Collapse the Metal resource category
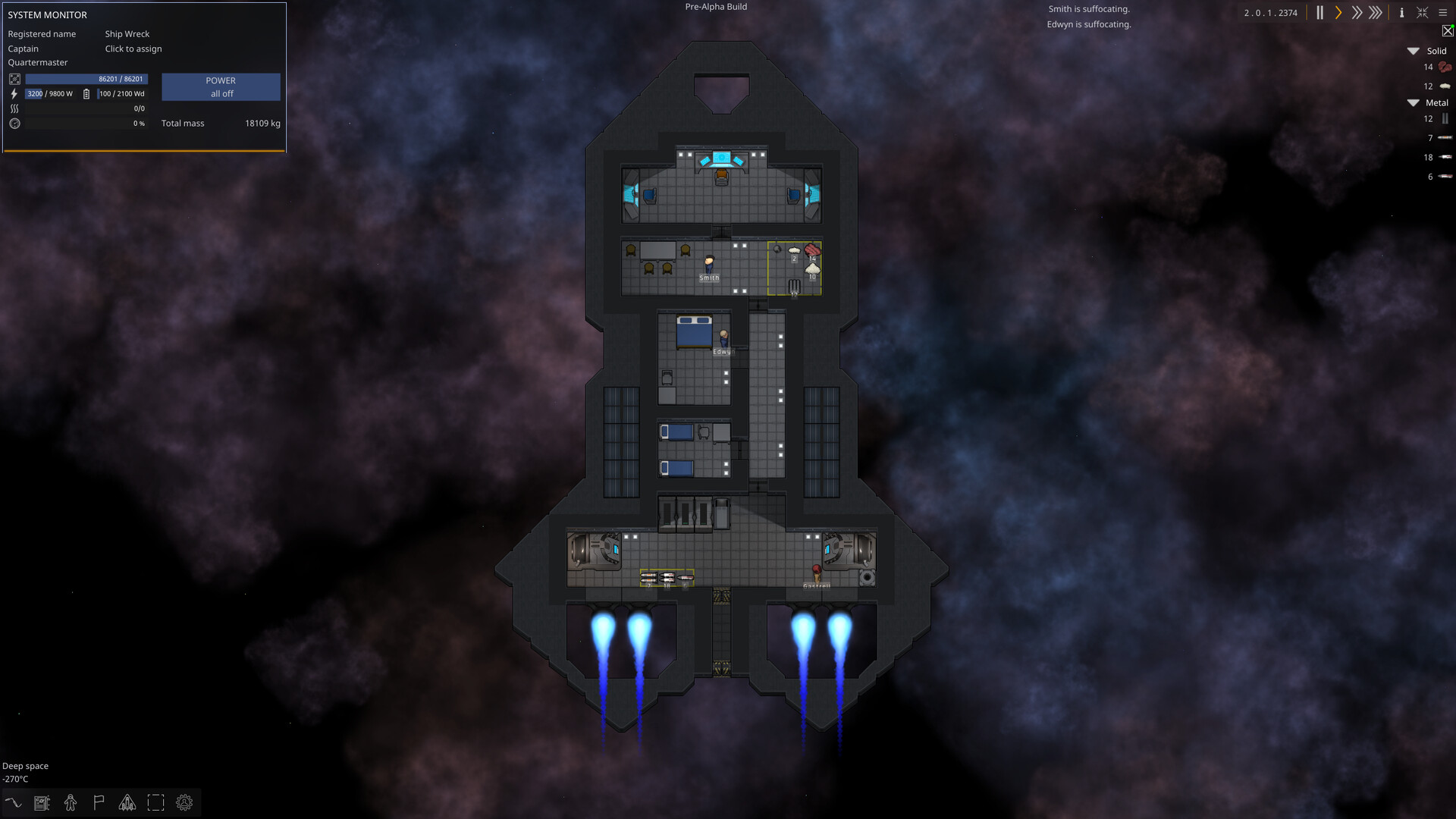 tap(1413, 102)
